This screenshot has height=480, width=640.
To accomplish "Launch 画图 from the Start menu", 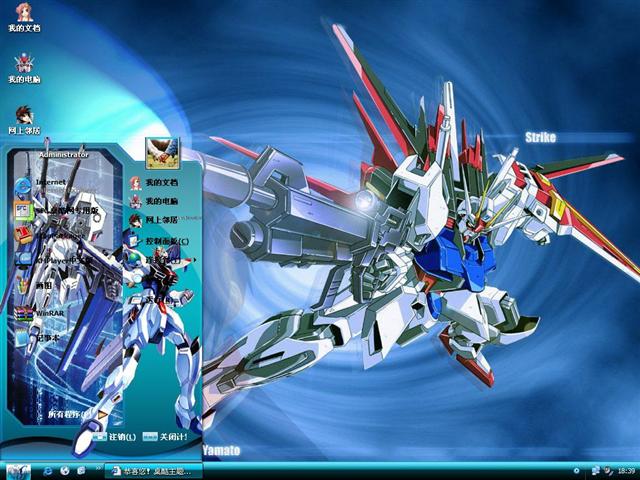I will click(40, 285).
